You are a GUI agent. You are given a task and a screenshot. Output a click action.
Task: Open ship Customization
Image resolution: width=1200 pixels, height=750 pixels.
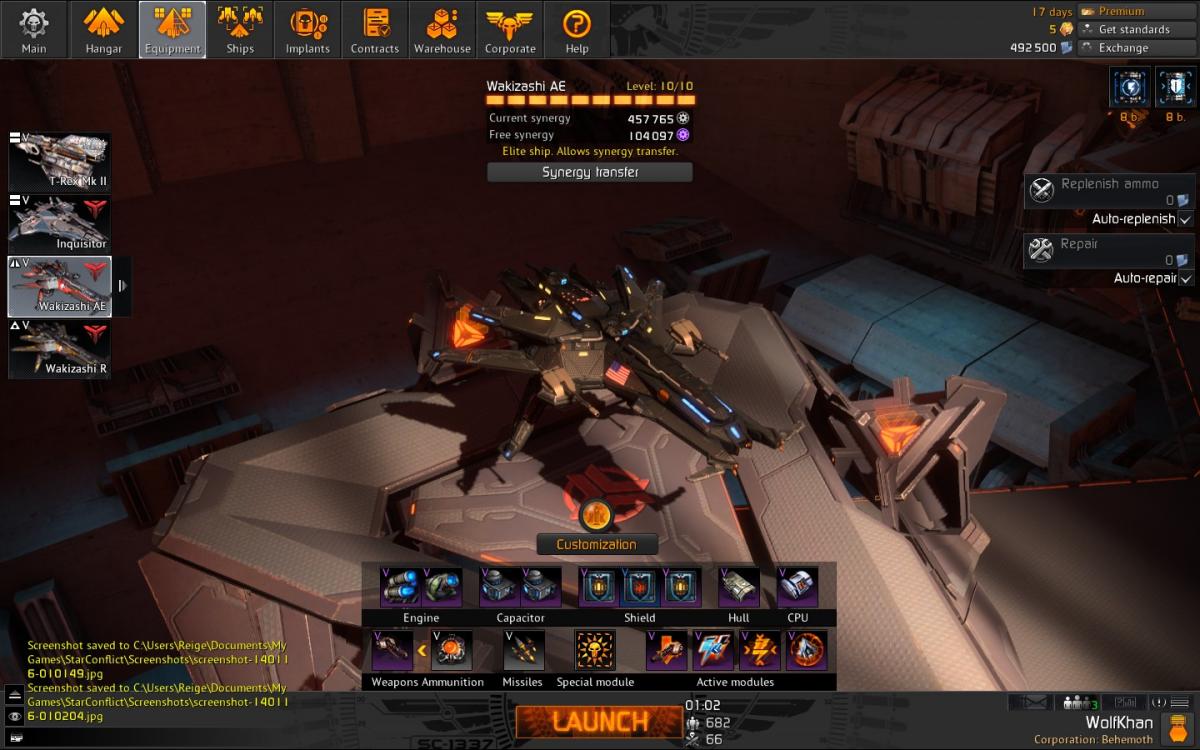(597, 544)
